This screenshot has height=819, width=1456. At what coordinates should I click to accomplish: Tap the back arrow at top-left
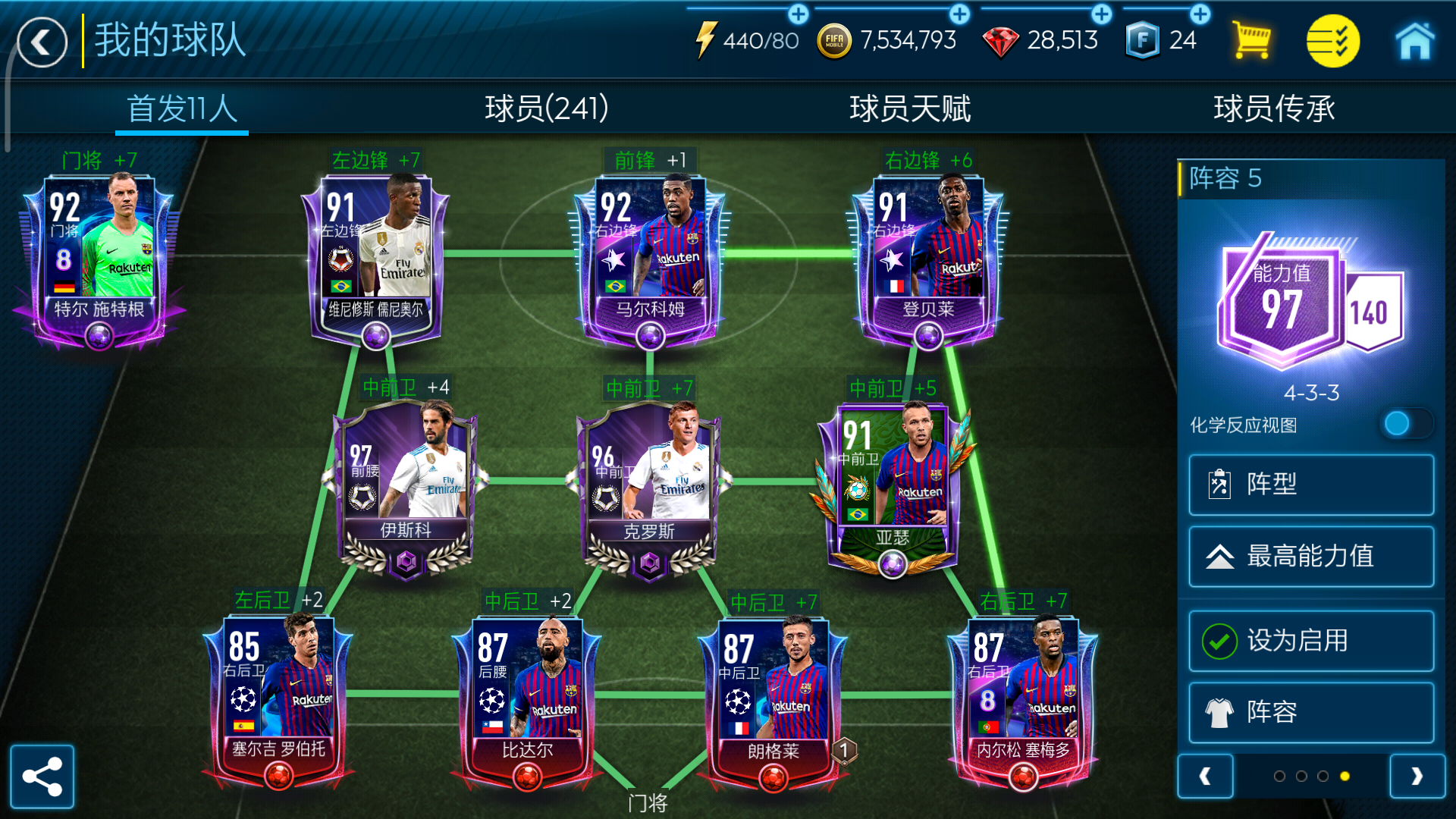(x=42, y=42)
